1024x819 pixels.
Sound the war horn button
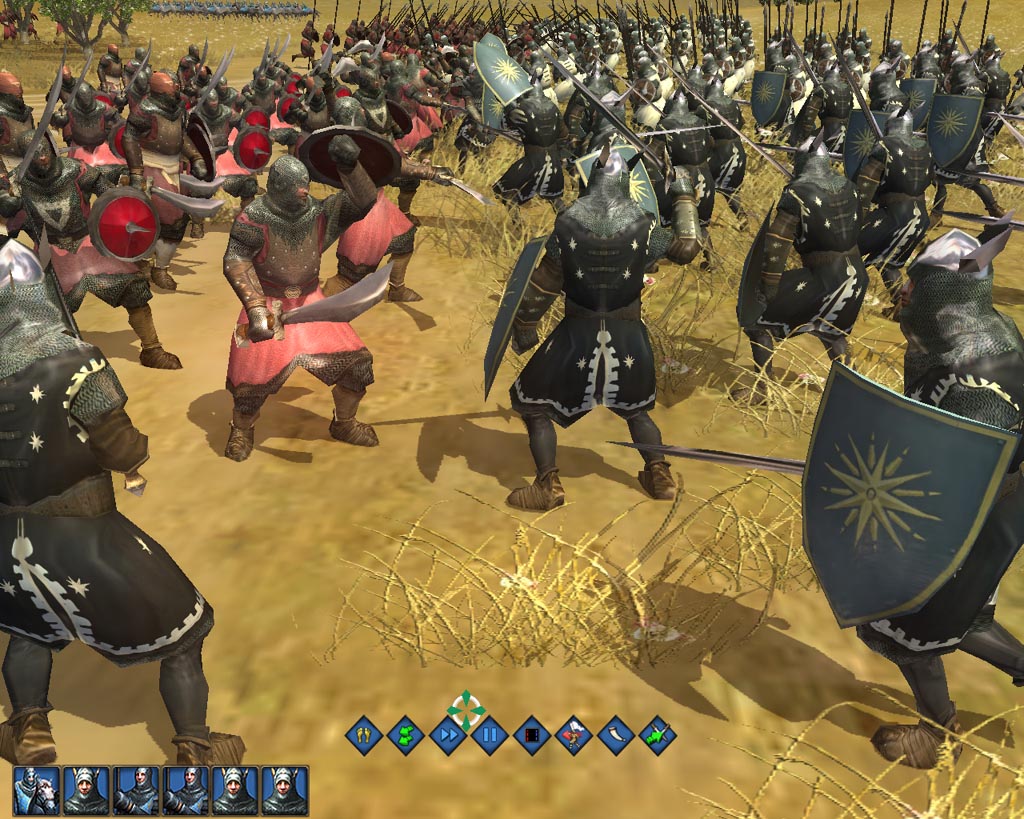pos(616,737)
